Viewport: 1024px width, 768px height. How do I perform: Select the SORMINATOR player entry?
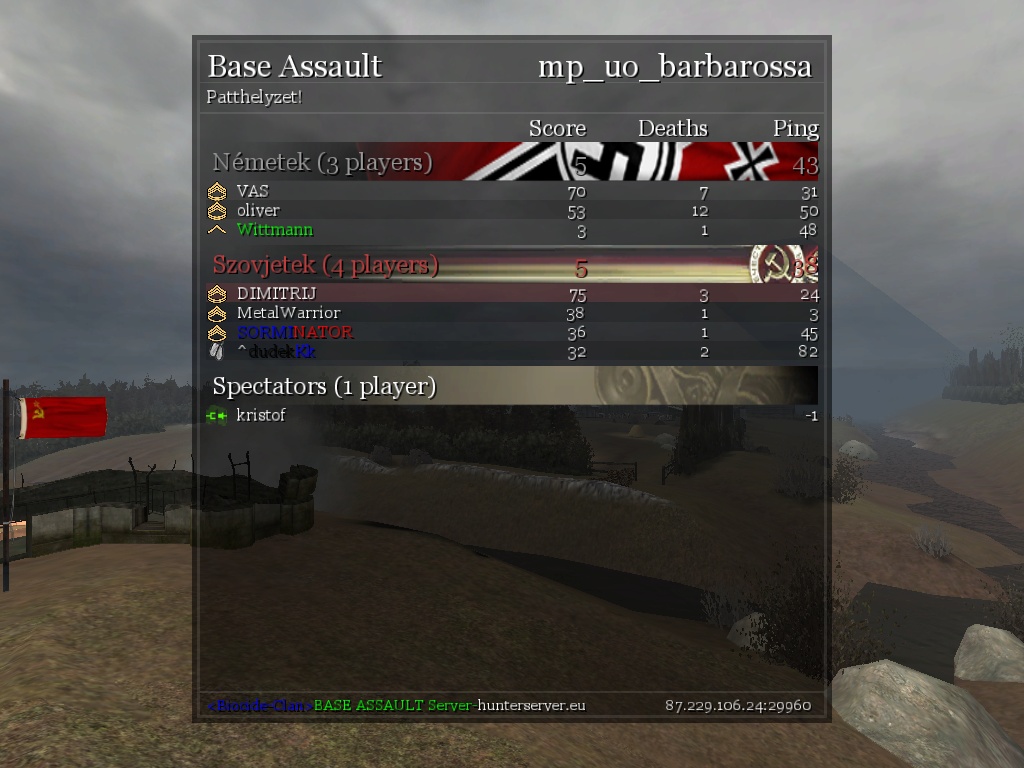coord(294,332)
